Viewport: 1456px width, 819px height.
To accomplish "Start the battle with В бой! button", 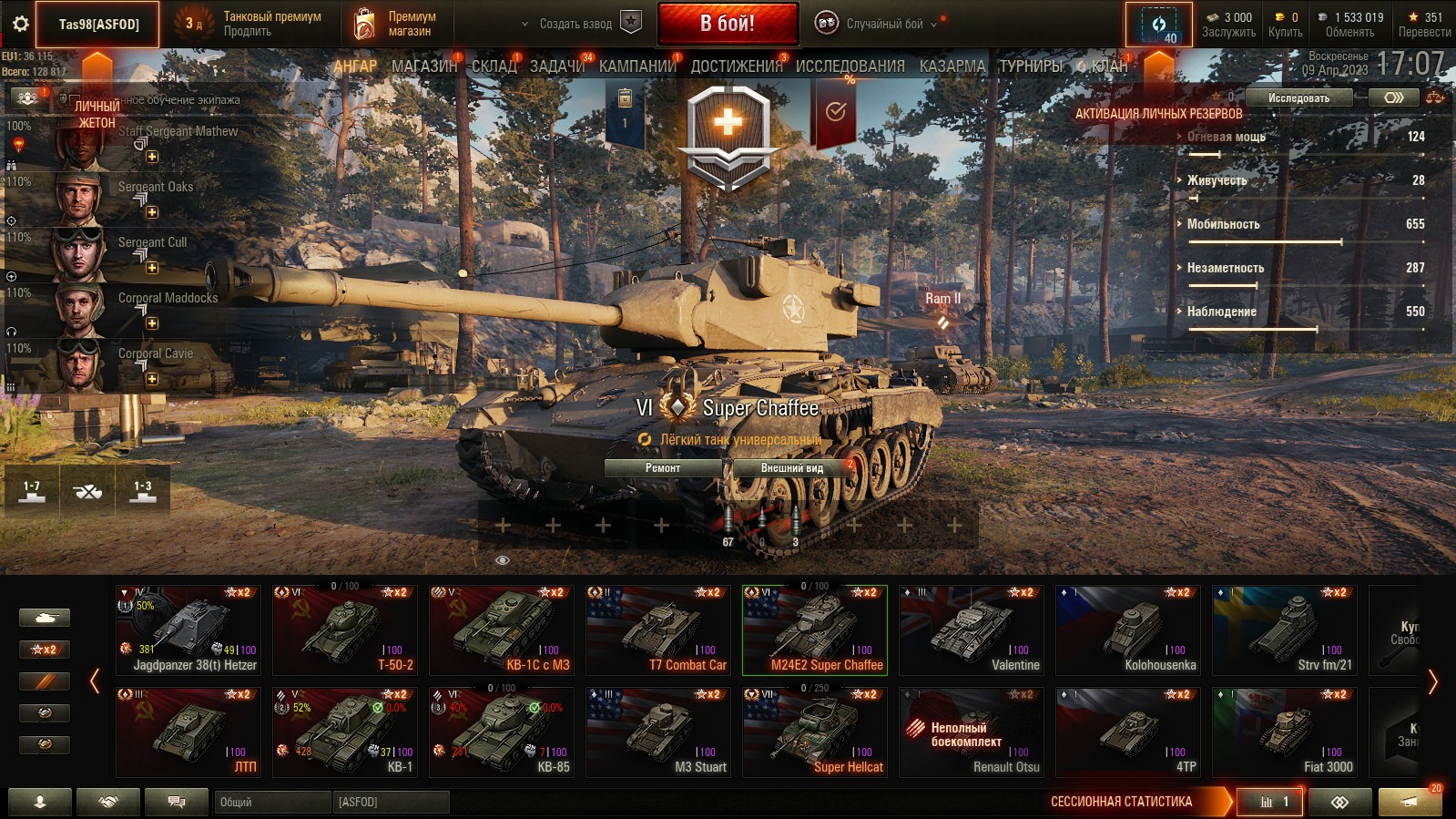I will (728, 24).
